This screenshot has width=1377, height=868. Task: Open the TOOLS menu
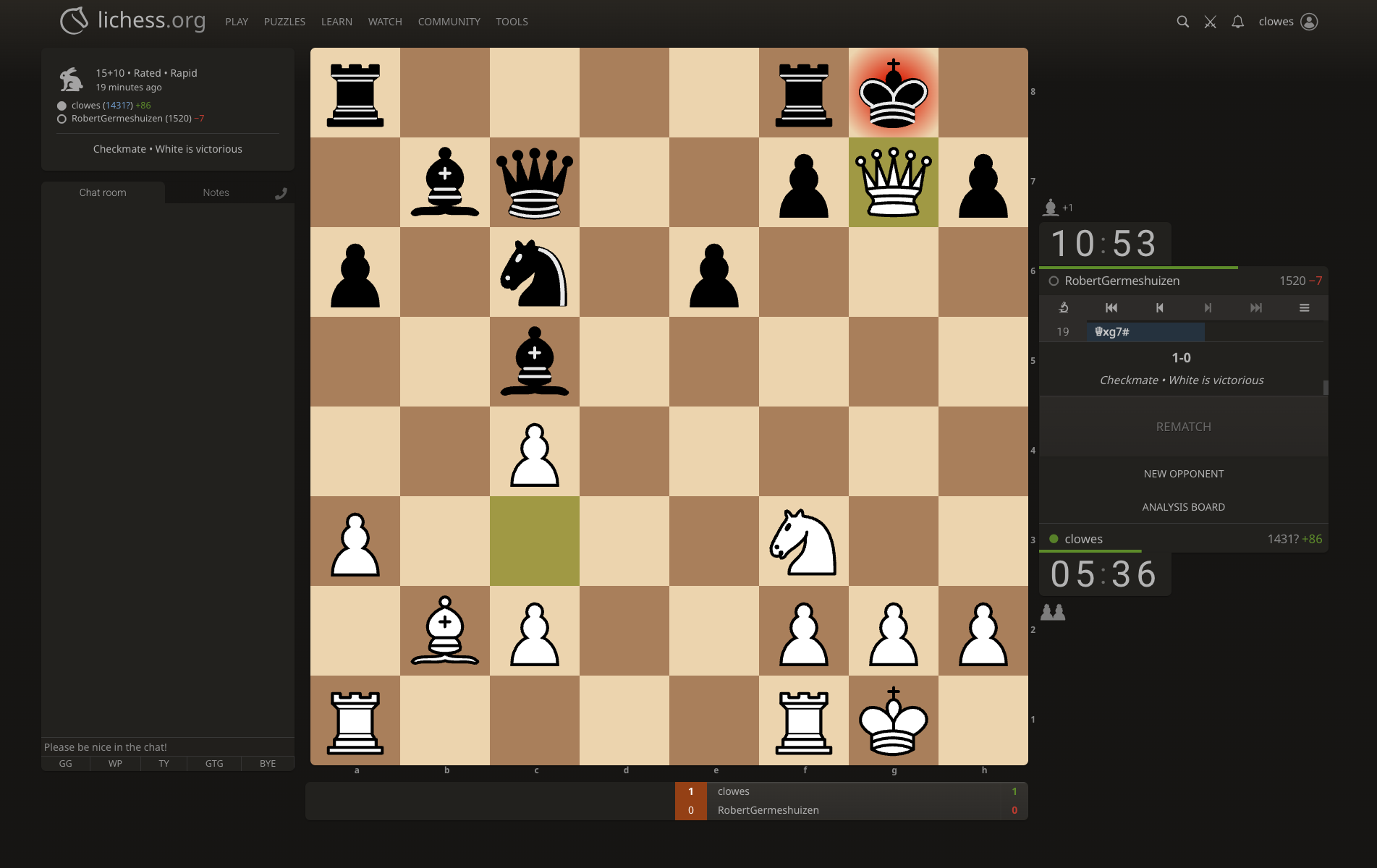pyautogui.click(x=512, y=22)
